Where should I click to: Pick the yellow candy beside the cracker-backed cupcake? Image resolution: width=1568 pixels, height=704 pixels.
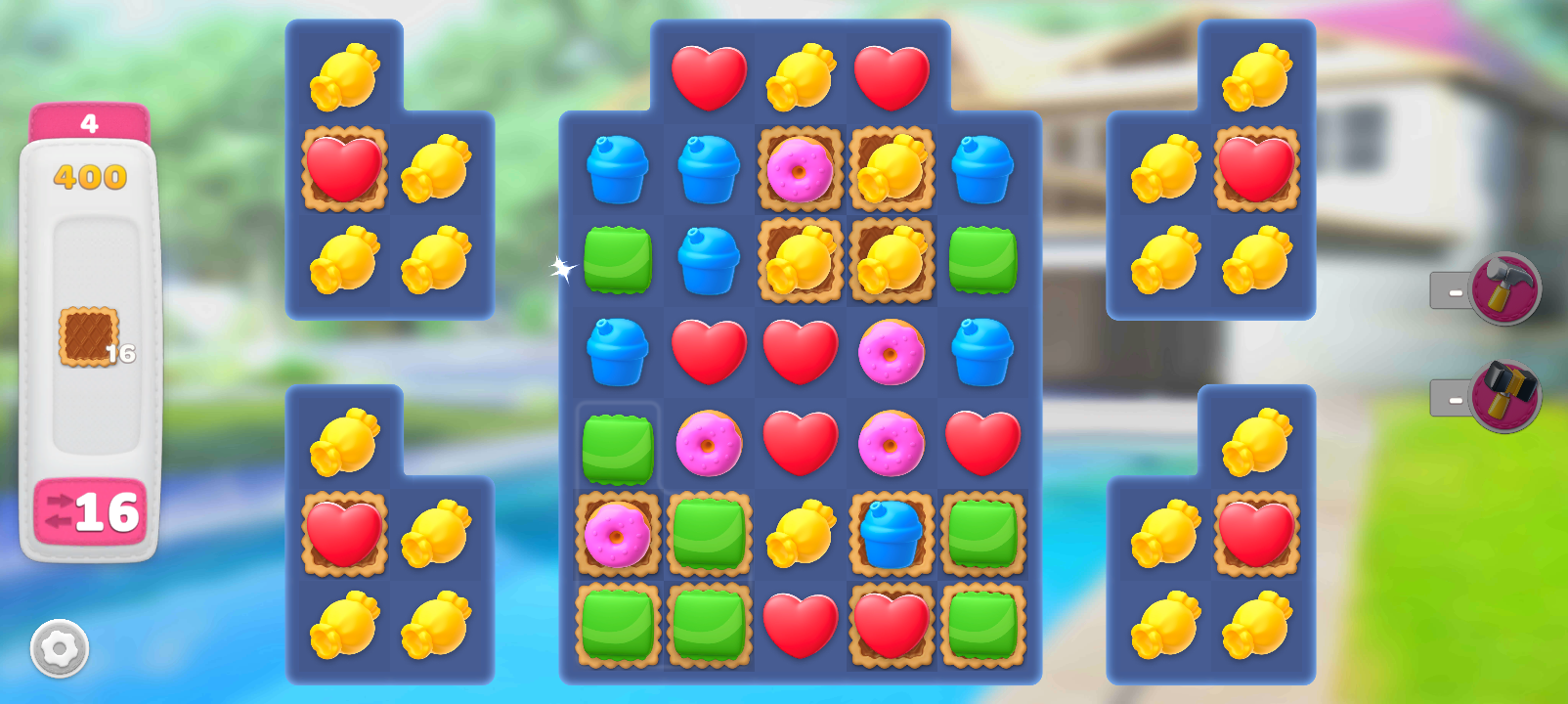point(800,534)
